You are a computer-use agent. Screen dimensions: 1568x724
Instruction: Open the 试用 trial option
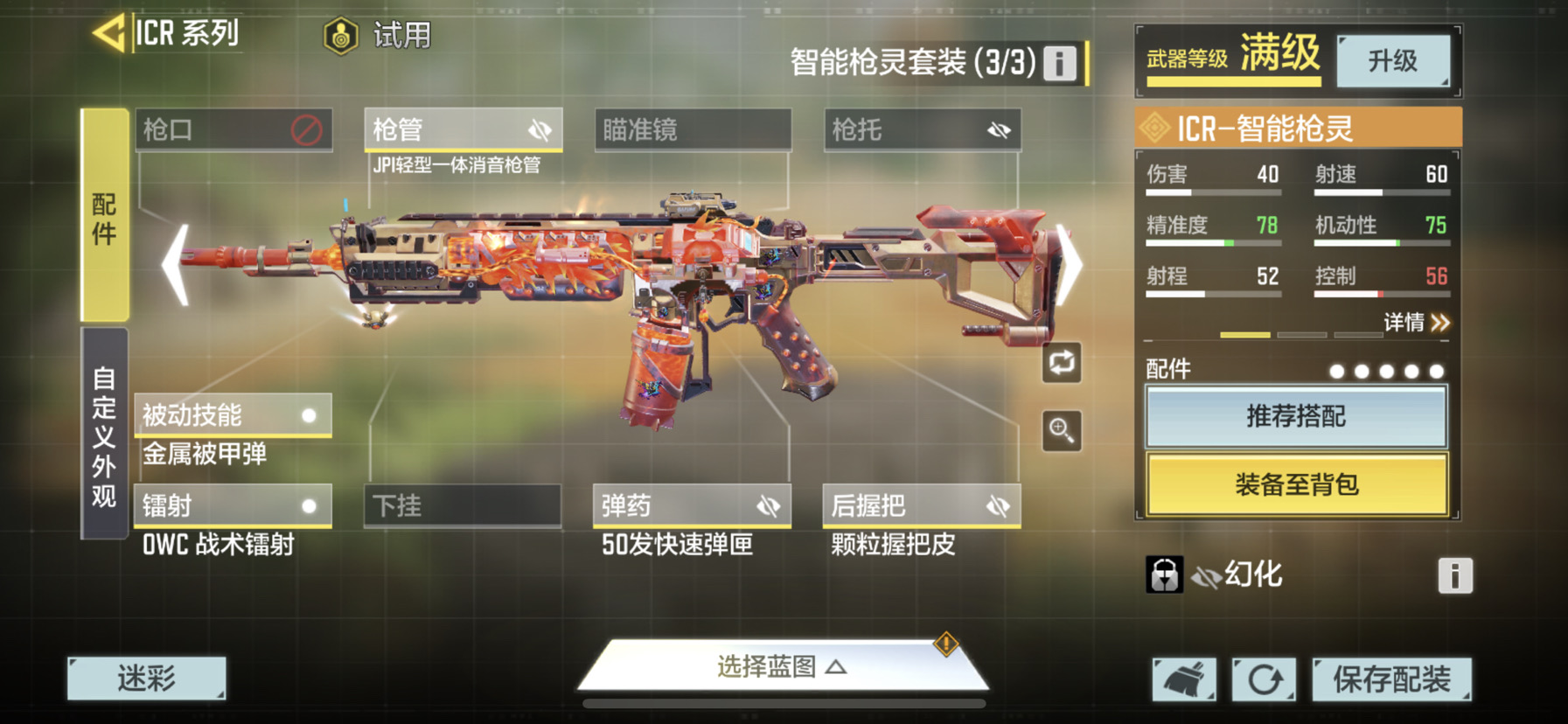[378, 36]
